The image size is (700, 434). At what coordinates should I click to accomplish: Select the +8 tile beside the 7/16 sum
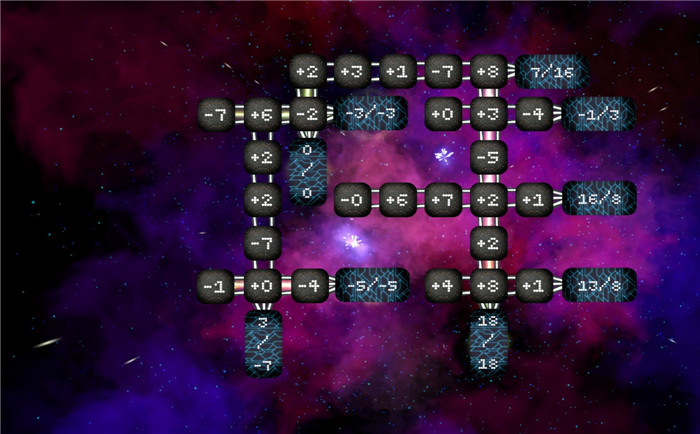(488, 71)
